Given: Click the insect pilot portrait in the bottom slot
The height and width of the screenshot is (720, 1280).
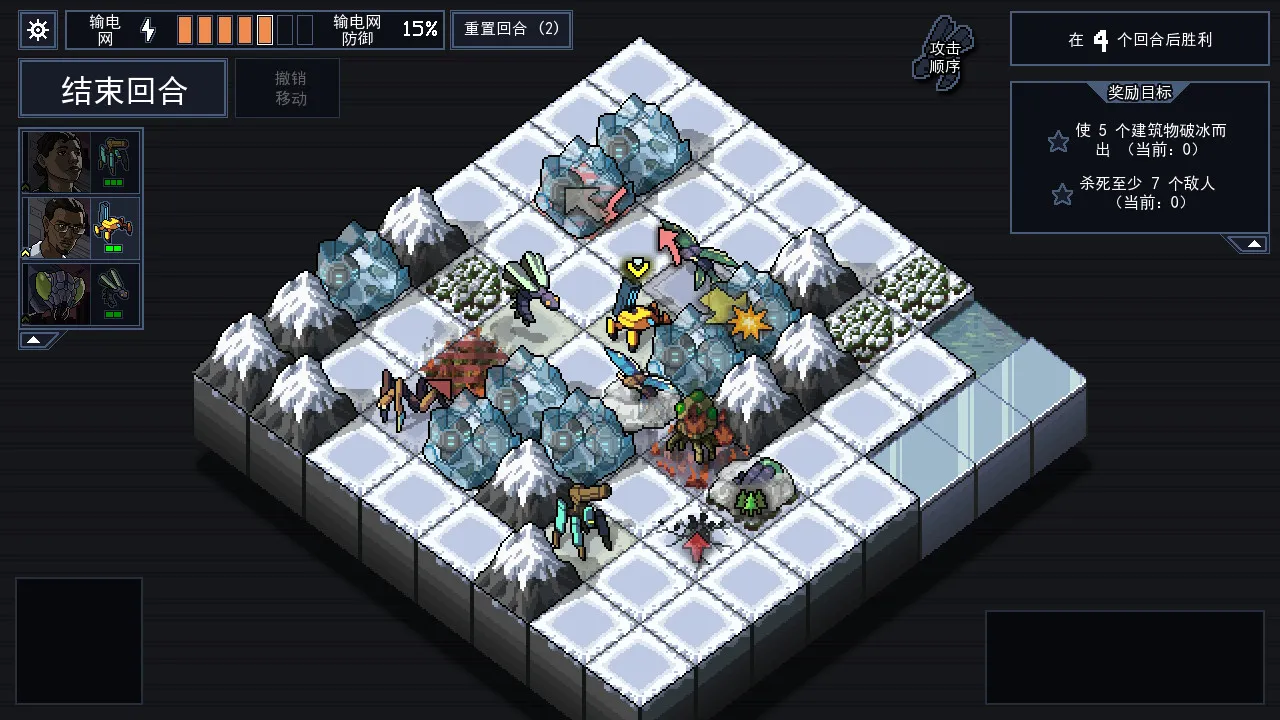Looking at the screenshot, I should point(55,293).
